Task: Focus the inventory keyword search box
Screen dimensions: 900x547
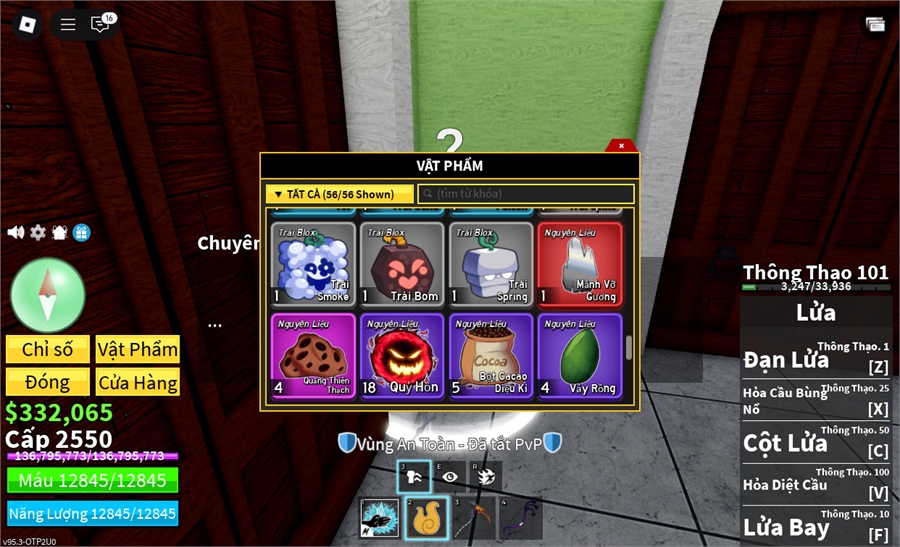Action: [x=526, y=194]
